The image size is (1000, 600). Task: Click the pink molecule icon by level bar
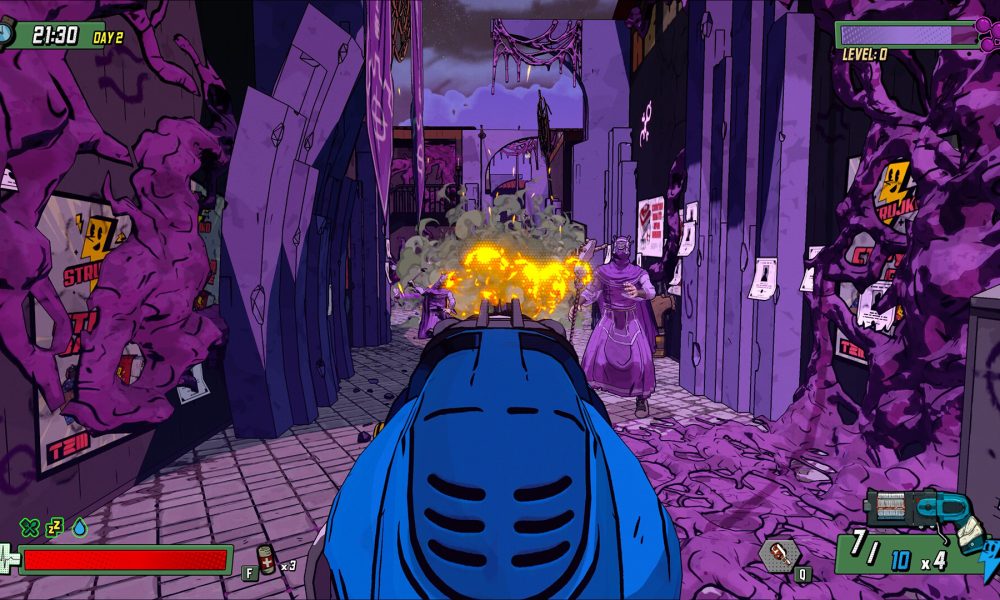tap(987, 38)
